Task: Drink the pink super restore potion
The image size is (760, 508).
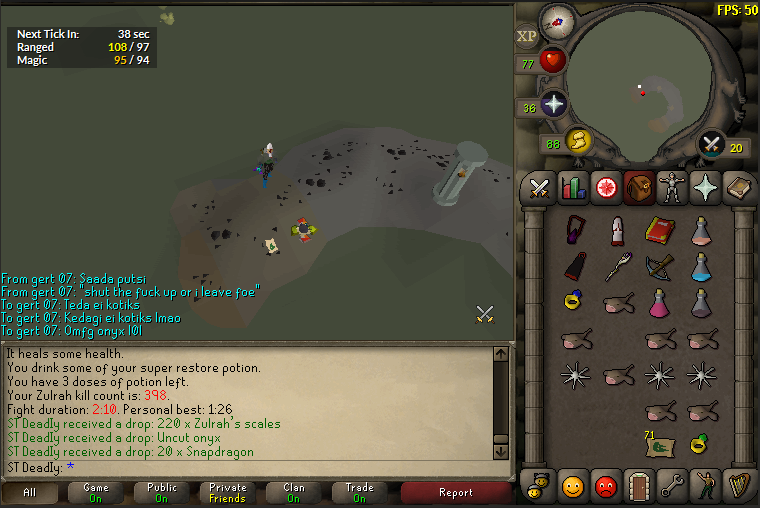Action: pos(659,302)
